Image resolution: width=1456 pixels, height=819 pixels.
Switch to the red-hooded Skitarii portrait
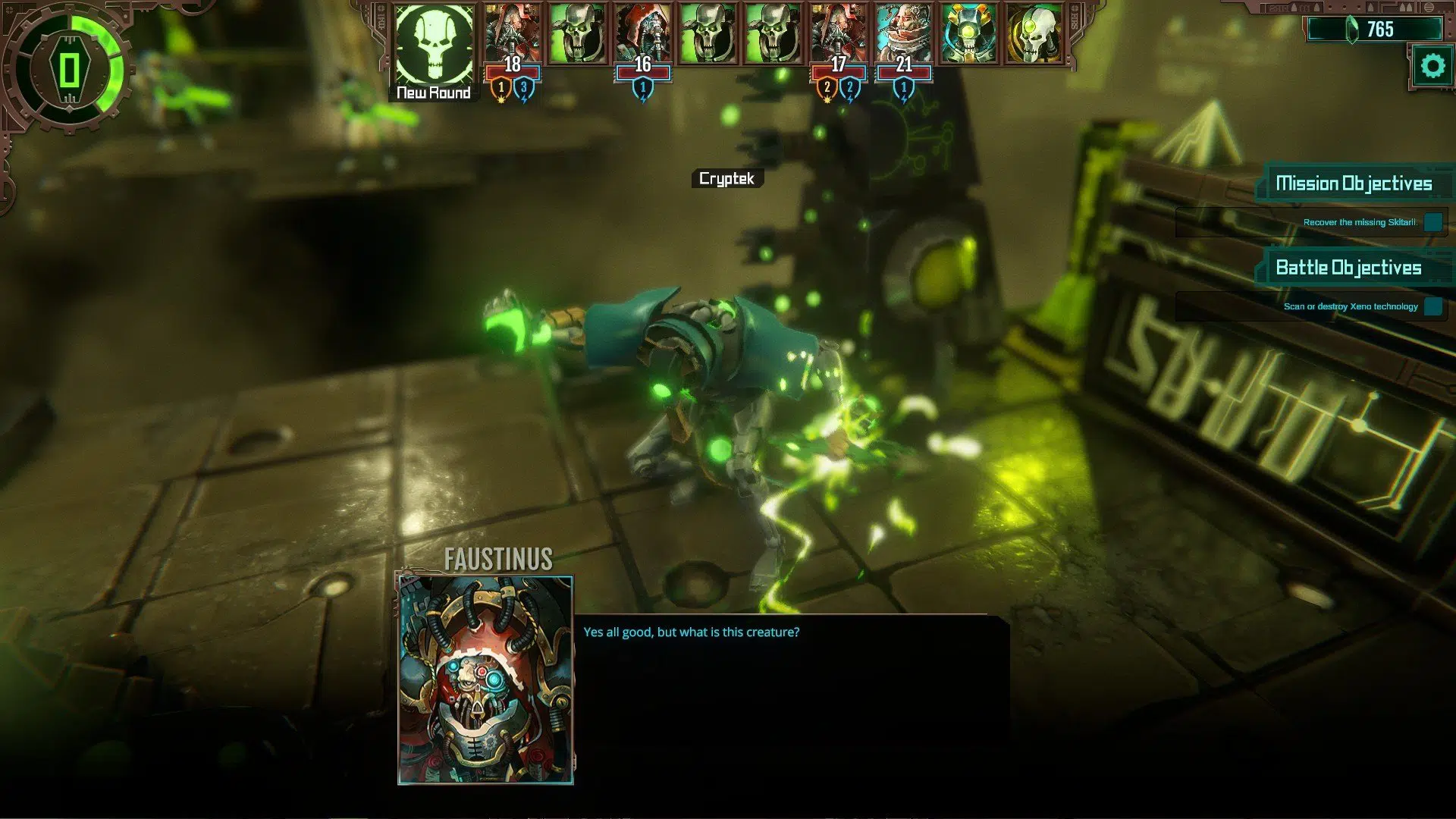click(837, 32)
